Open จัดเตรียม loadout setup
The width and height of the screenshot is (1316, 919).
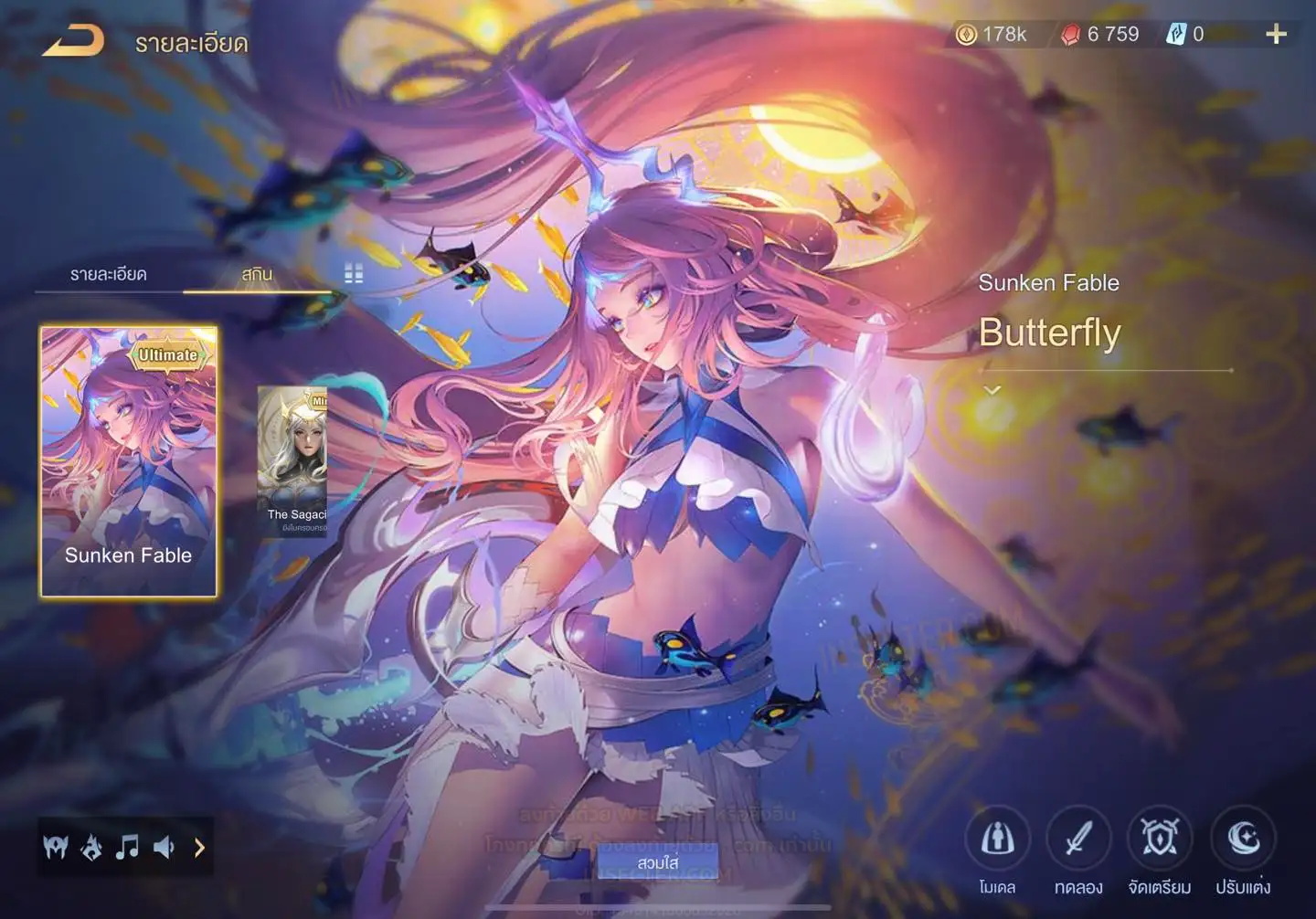[x=1160, y=840]
